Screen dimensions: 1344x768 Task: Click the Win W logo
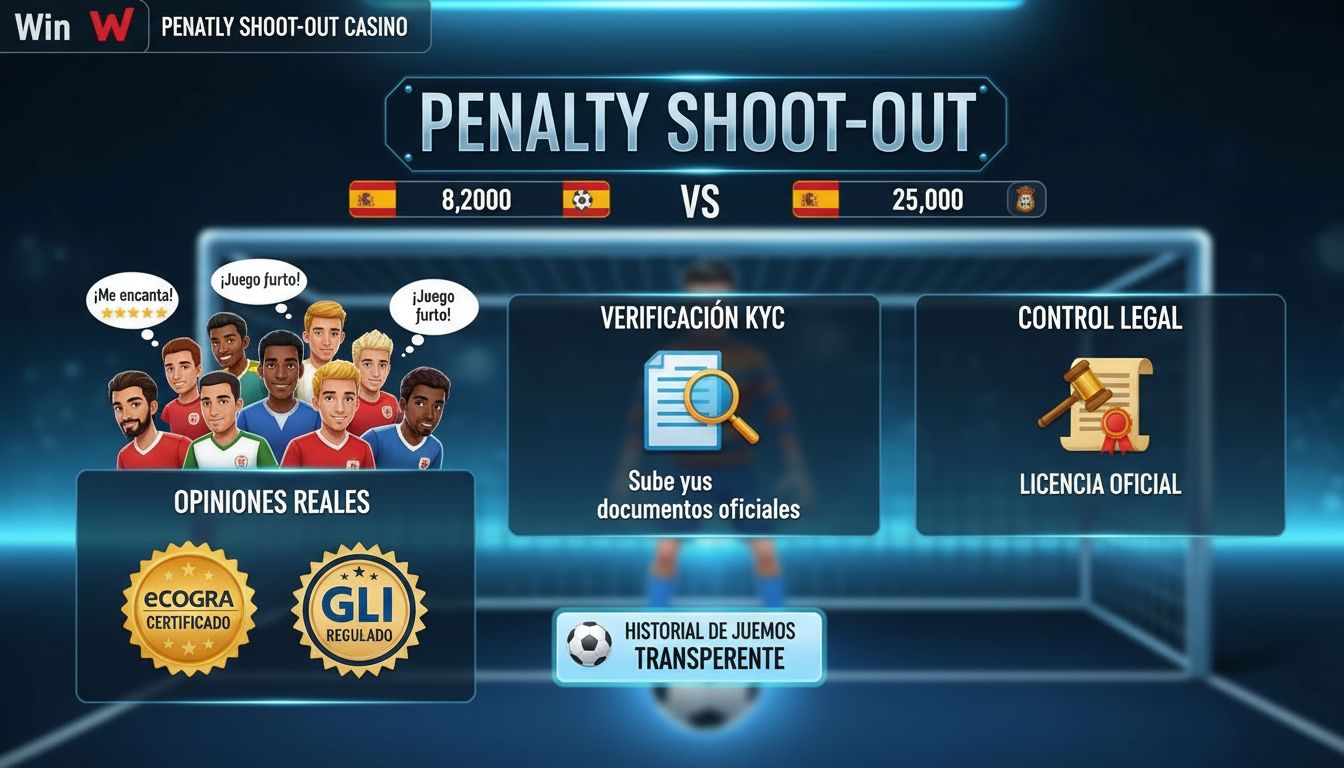73,26
